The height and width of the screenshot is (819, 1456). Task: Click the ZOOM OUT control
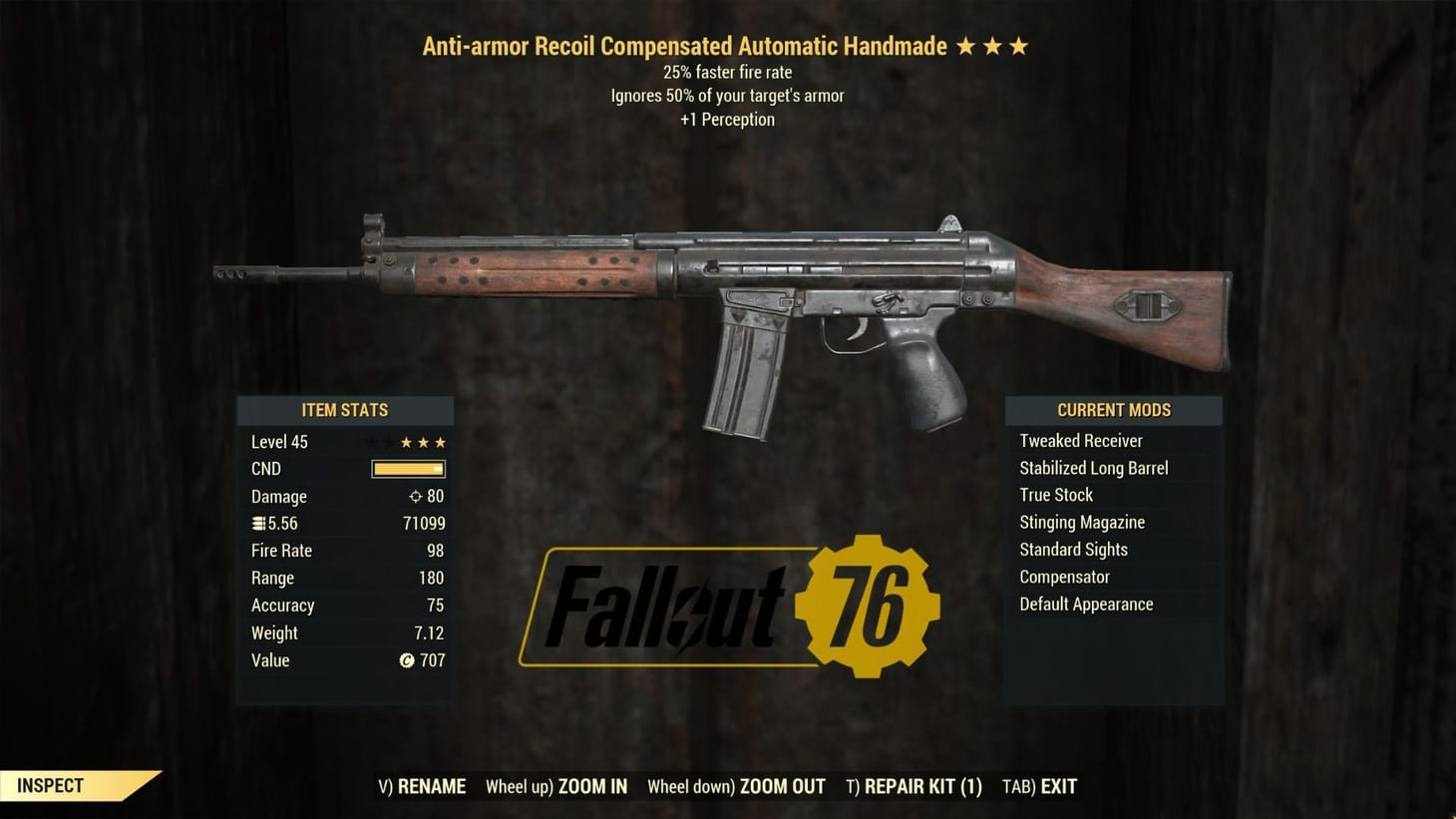tap(736, 786)
